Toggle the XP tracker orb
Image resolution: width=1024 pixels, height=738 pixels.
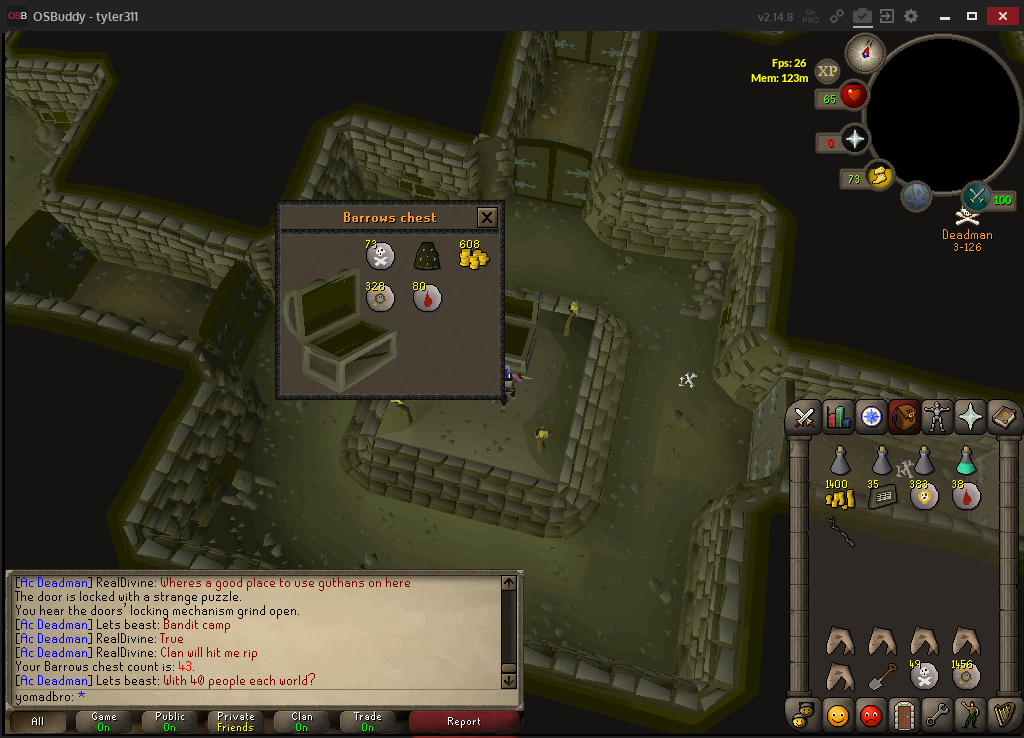point(827,71)
